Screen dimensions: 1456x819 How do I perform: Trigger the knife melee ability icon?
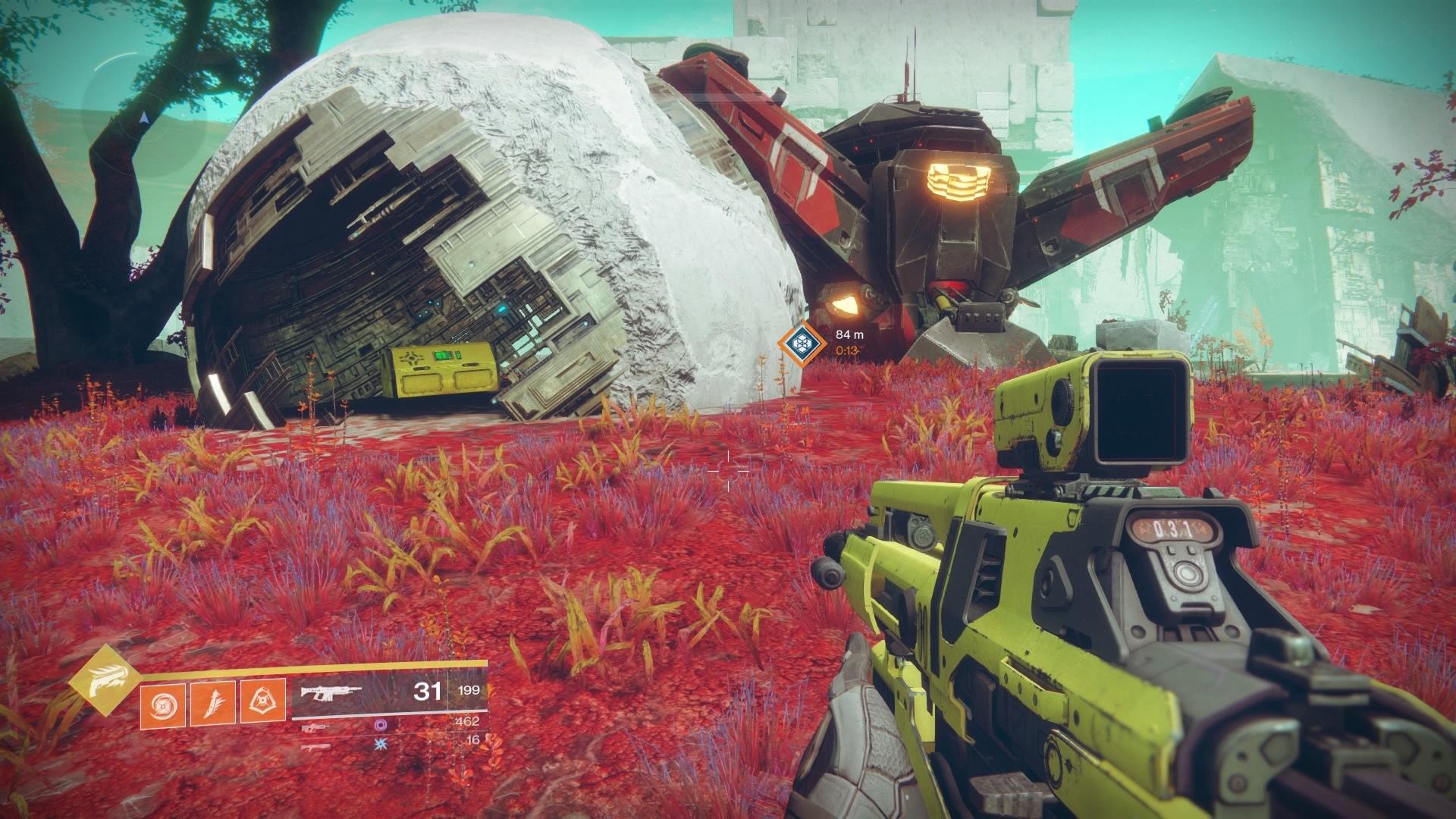tap(213, 704)
